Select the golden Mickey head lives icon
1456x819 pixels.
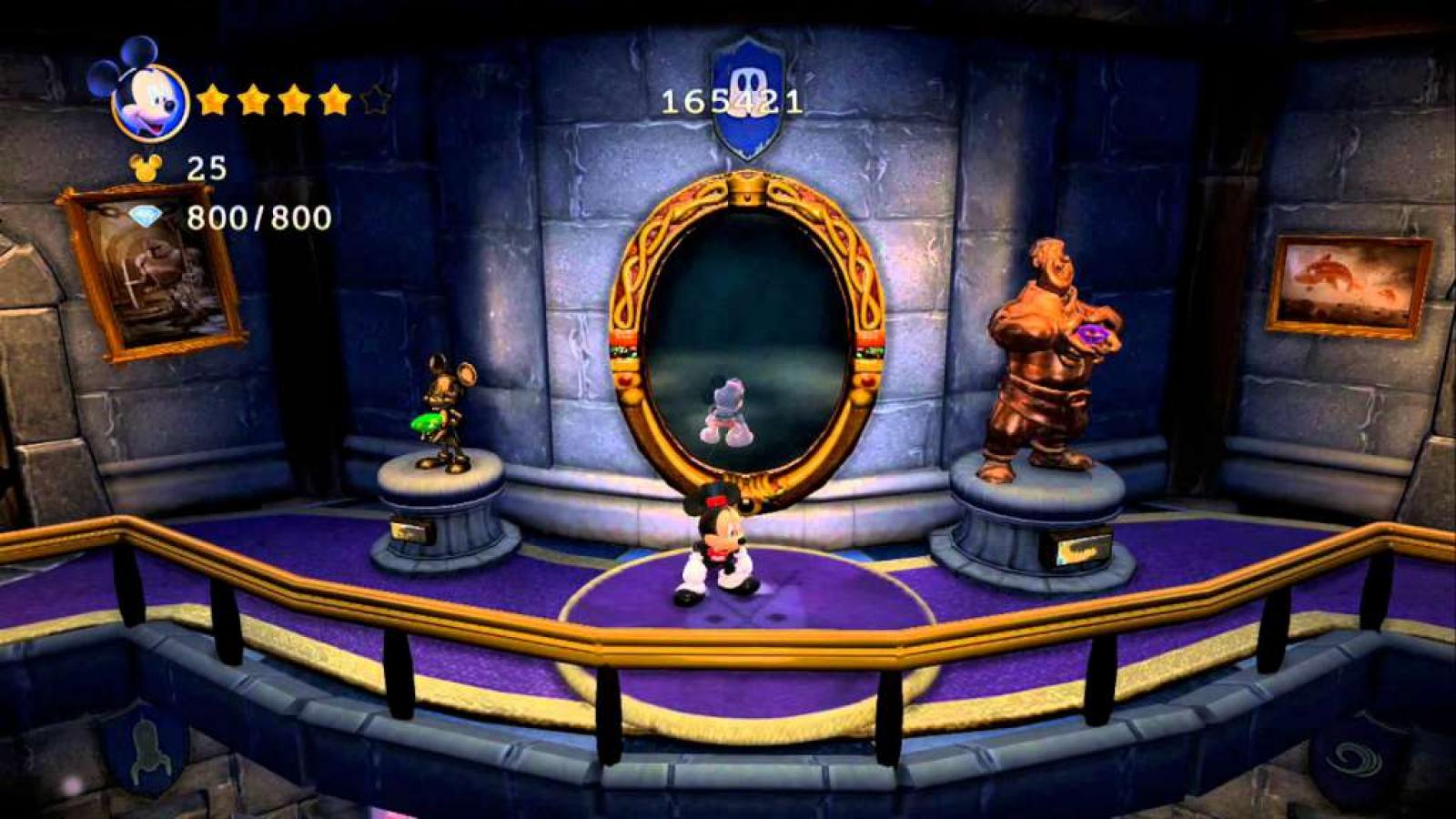143,167
